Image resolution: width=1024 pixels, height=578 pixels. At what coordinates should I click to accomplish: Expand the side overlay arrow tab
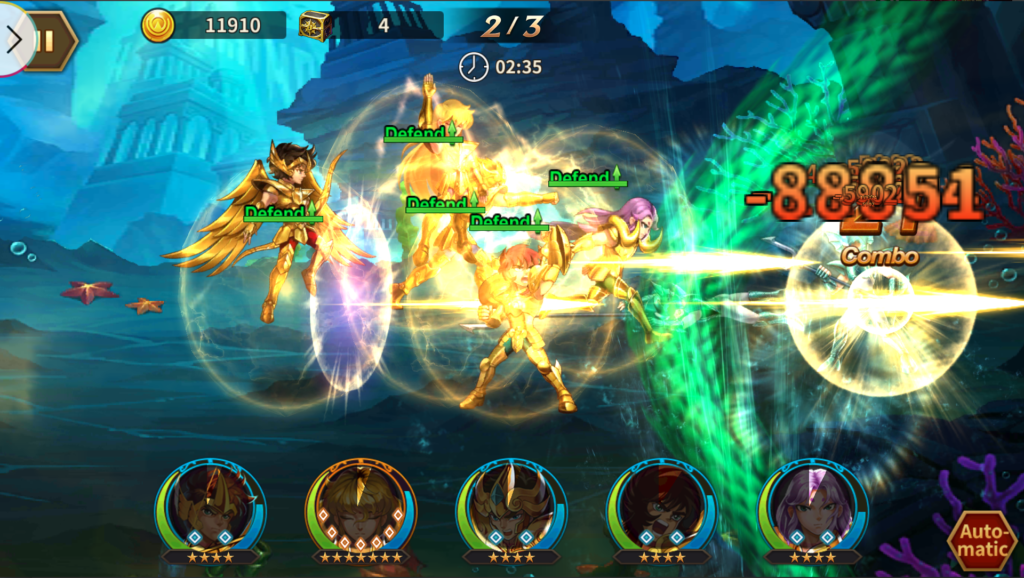click(x=13, y=39)
